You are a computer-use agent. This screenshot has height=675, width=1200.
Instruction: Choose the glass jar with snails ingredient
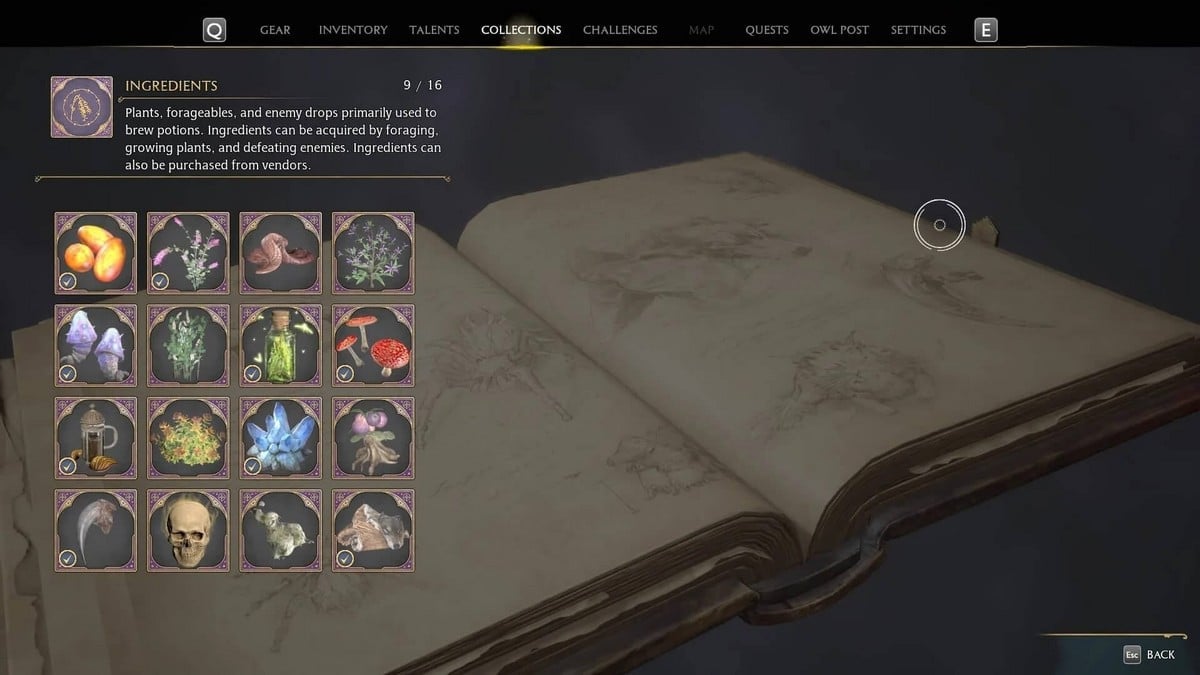96,438
